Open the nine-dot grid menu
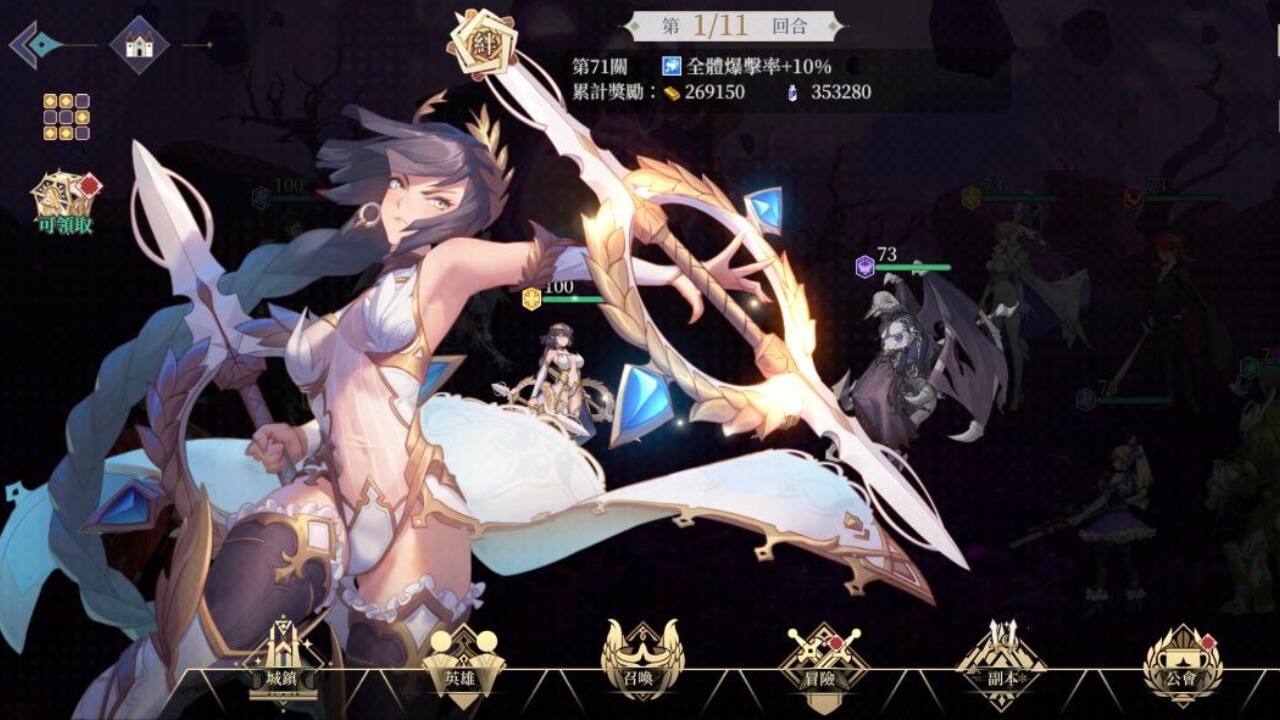This screenshot has width=1280, height=720. (x=66, y=117)
